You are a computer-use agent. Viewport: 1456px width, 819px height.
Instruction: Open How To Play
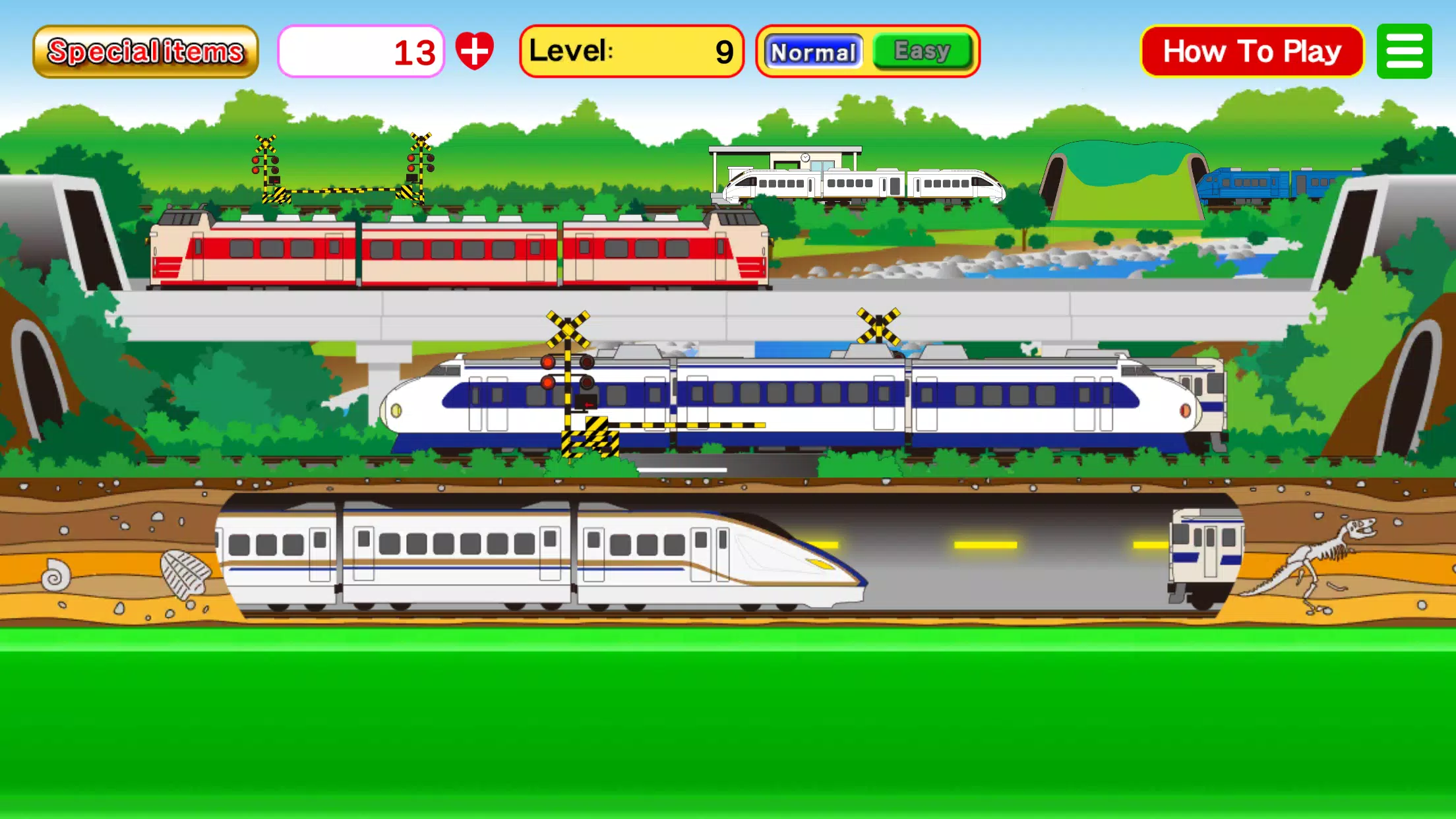click(x=1251, y=50)
